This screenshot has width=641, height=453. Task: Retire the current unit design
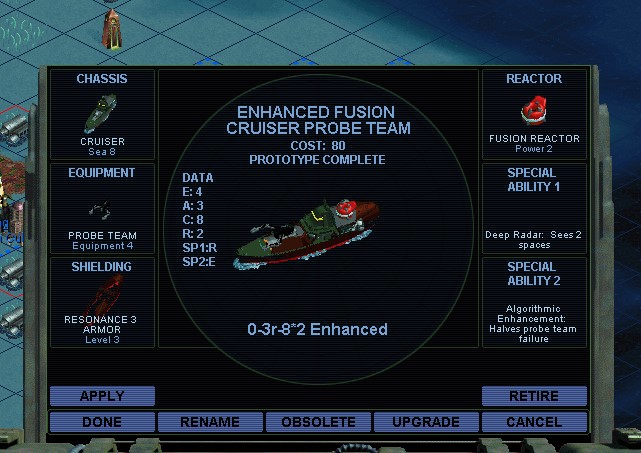[534, 396]
